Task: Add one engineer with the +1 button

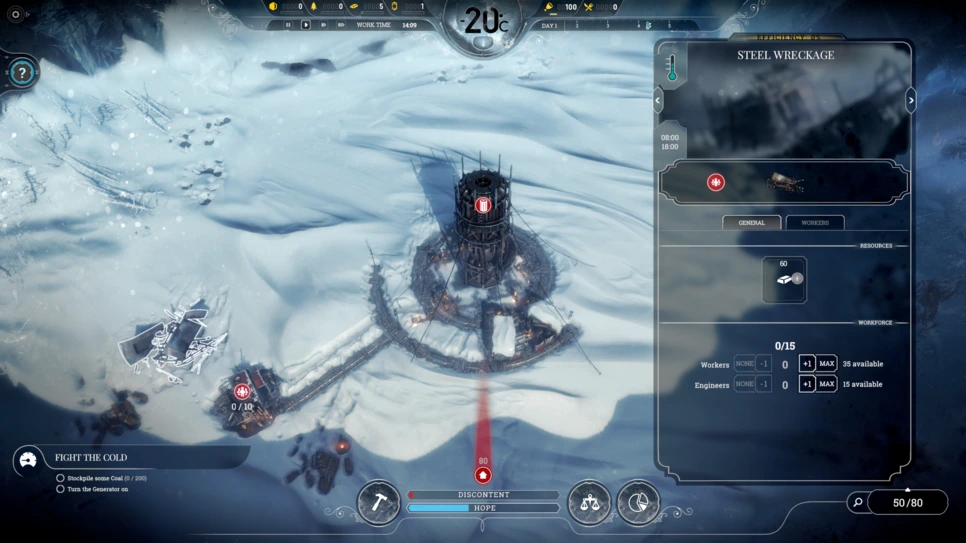Action: tap(806, 384)
